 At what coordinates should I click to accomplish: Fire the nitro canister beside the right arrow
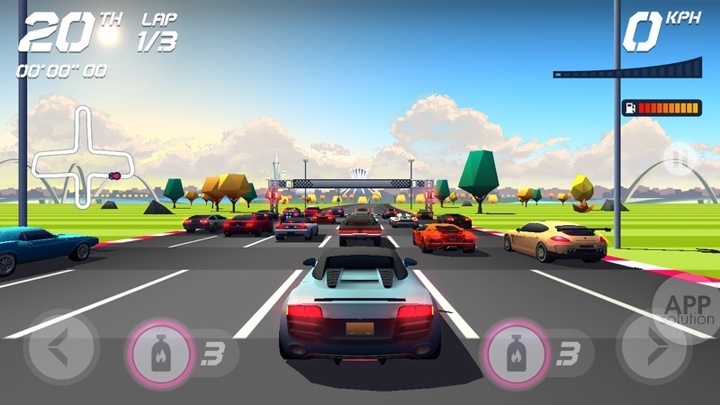click(x=515, y=352)
